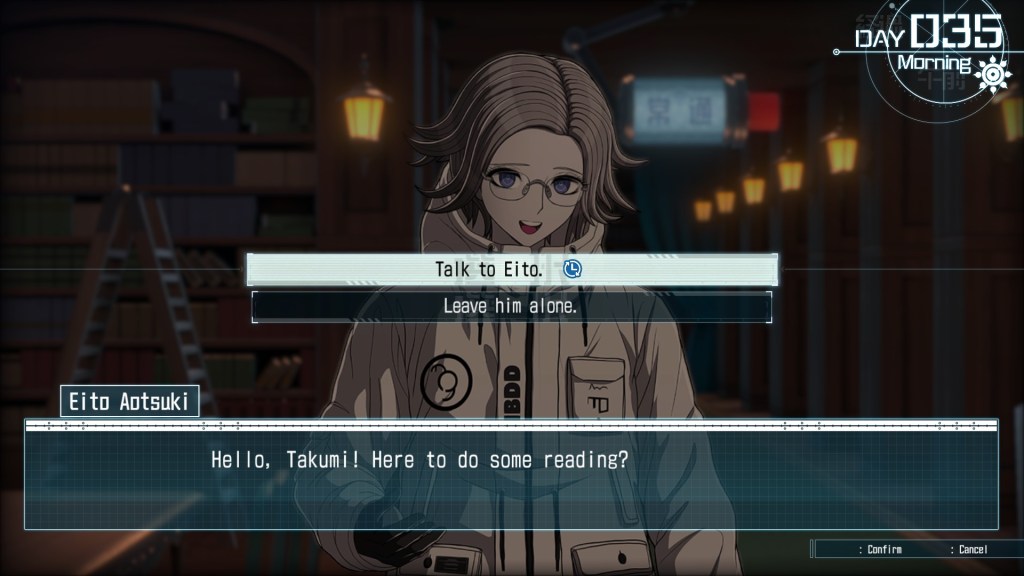Advance Eito Aotsuki's dialogue text box
The width and height of the screenshot is (1024, 576).
(x=511, y=475)
